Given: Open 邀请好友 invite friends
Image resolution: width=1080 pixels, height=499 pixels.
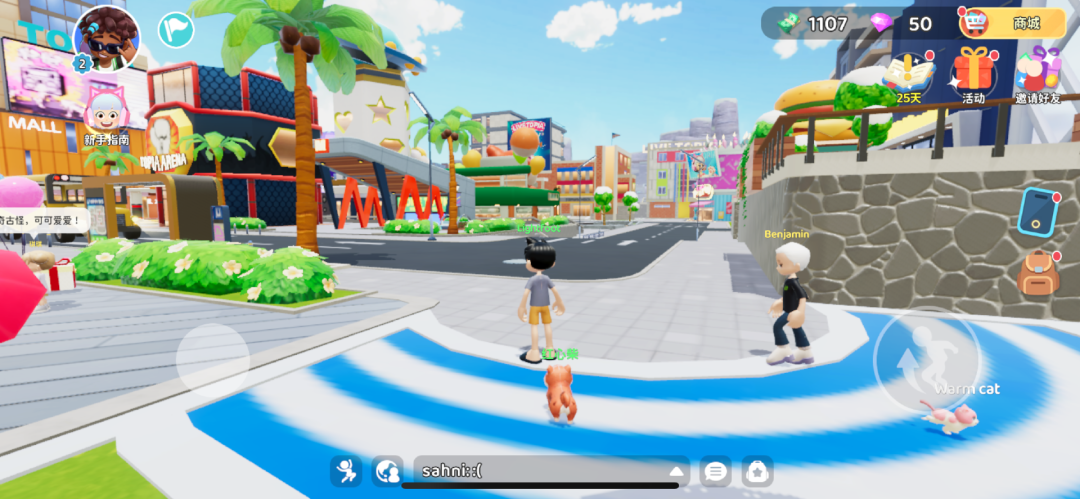Looking at the screenshot, I should click(x=1039, y=74).
